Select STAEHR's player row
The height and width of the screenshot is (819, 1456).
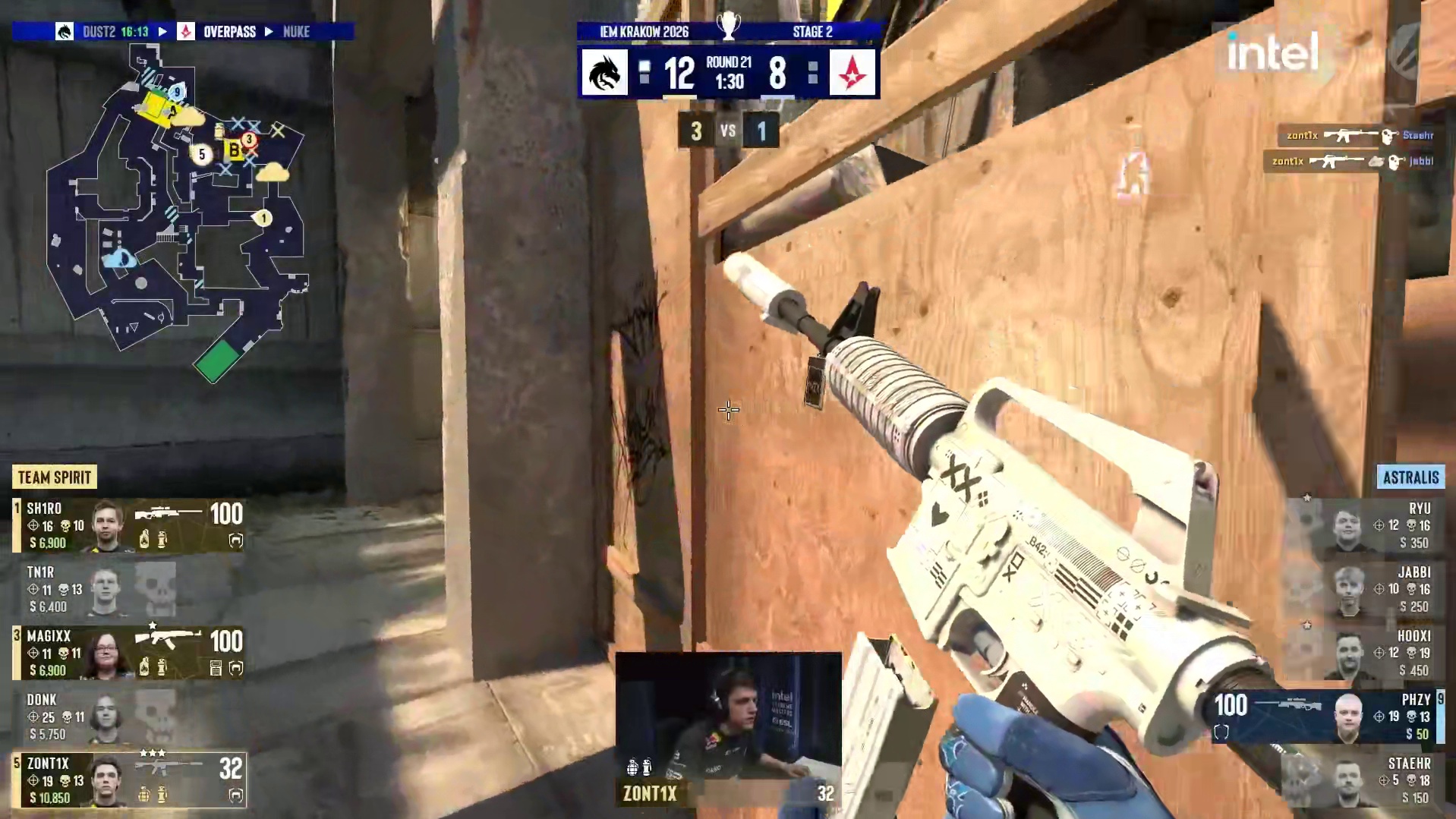point(1366,780)
